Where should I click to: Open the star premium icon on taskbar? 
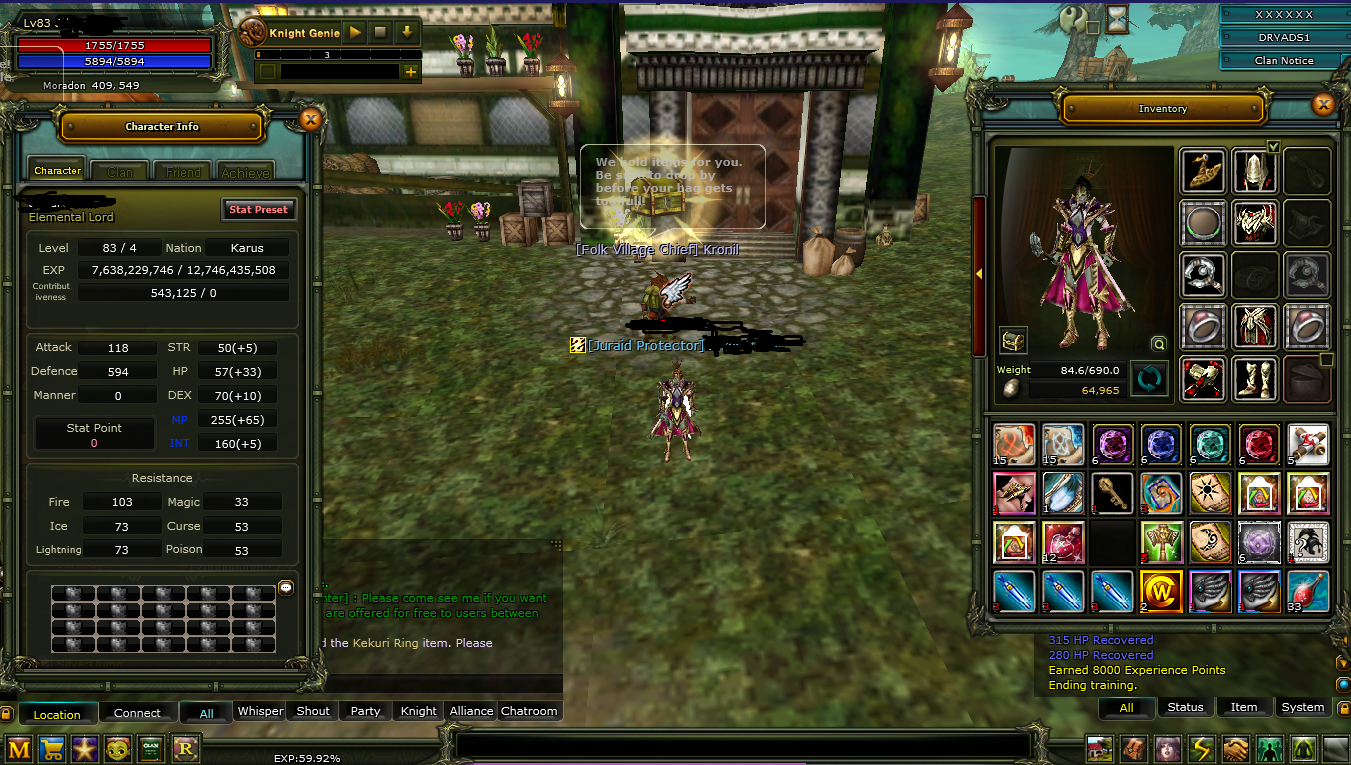[x=84, y=748]
